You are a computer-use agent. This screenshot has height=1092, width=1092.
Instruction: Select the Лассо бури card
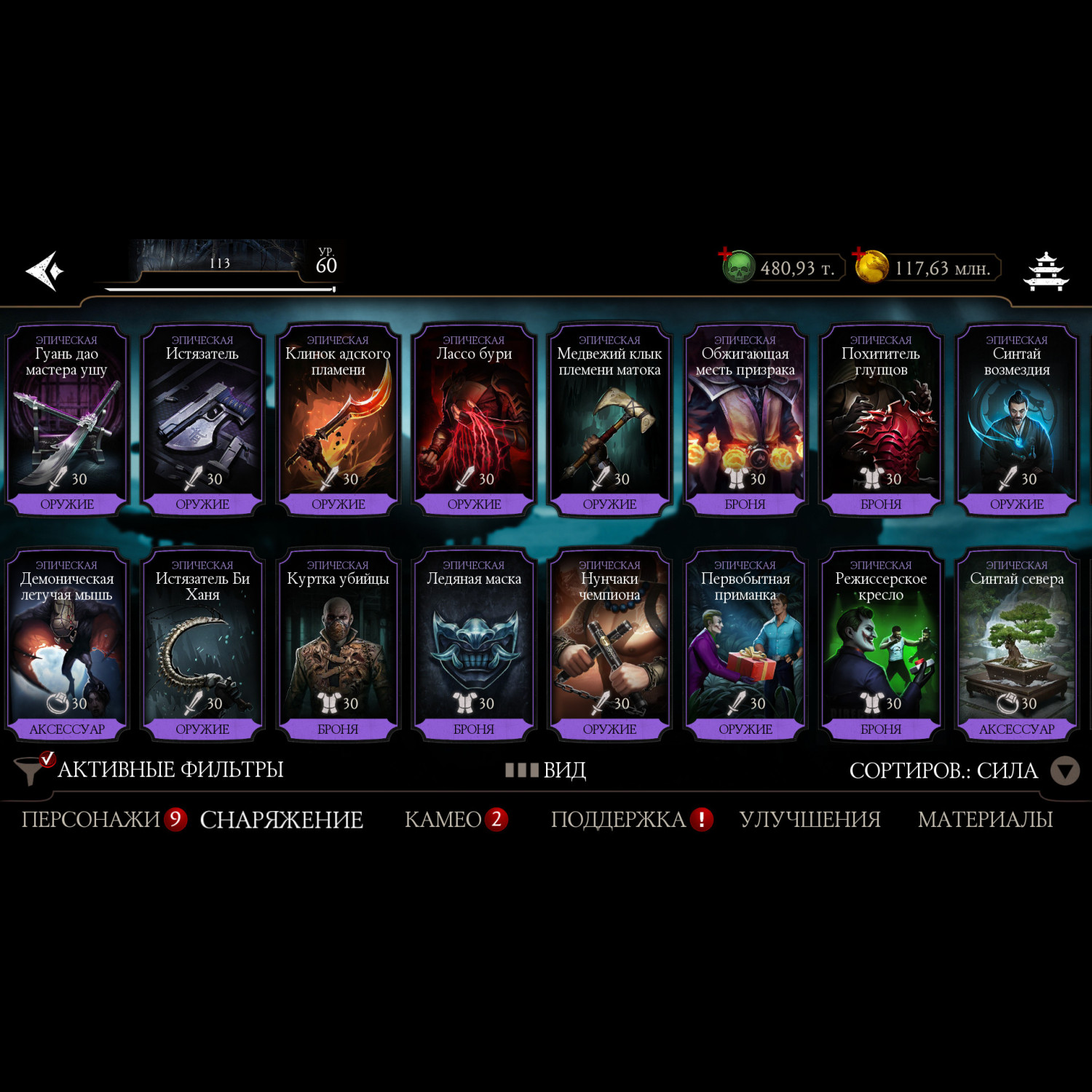coord(474,421)
